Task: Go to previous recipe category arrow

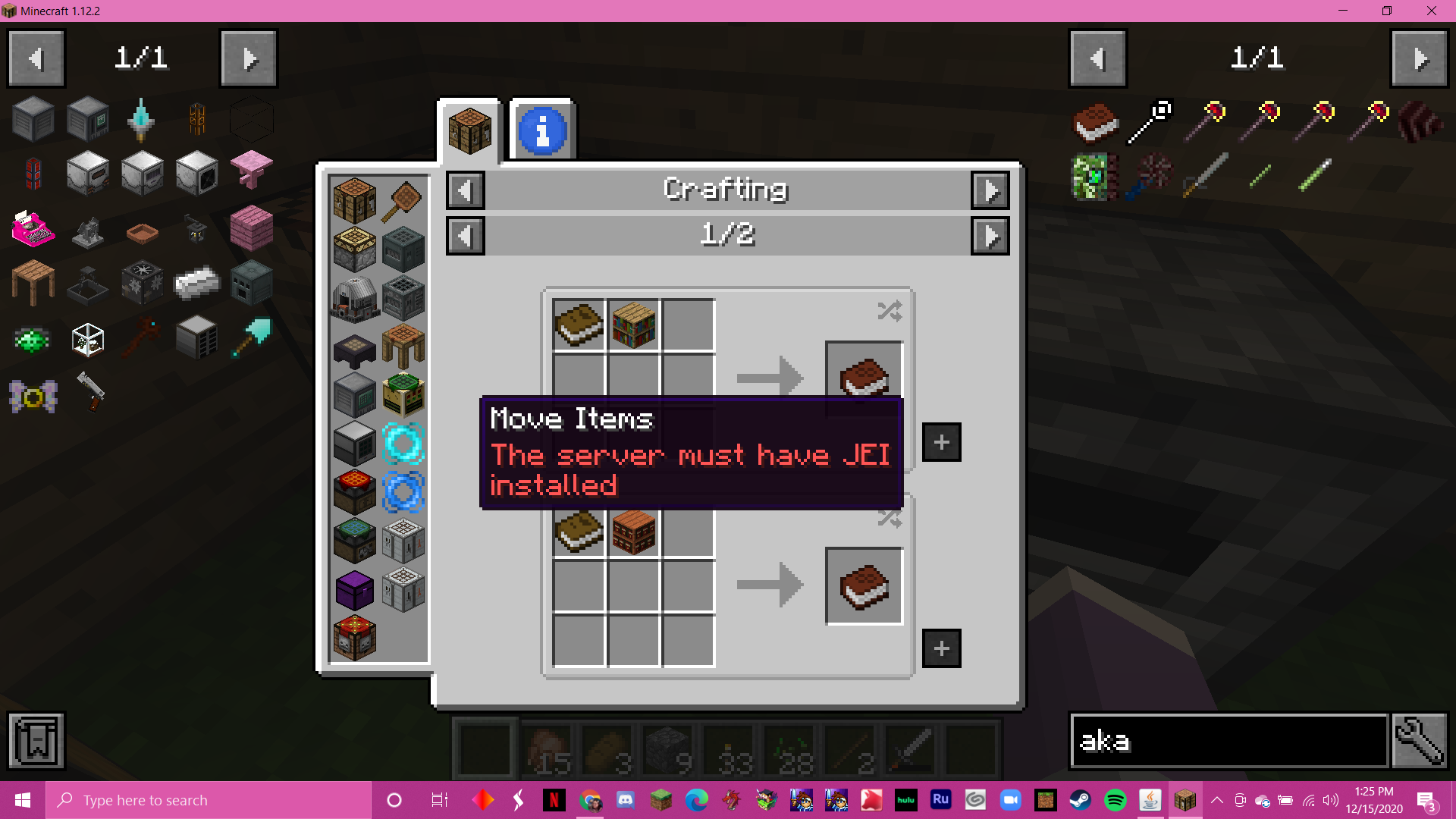Action: click(x=465, y=190)
